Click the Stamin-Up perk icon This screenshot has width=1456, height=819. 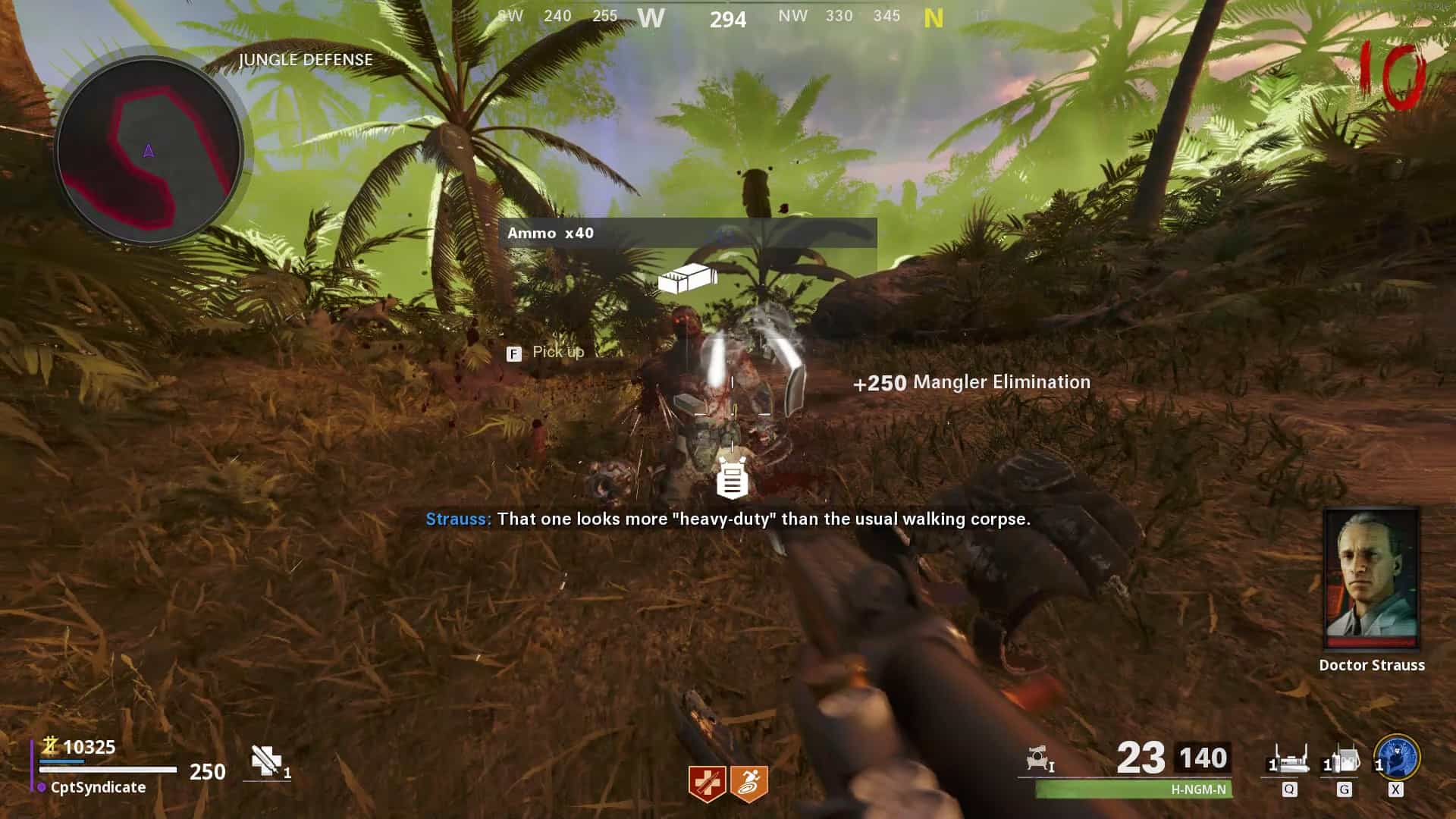coord(749,783)
